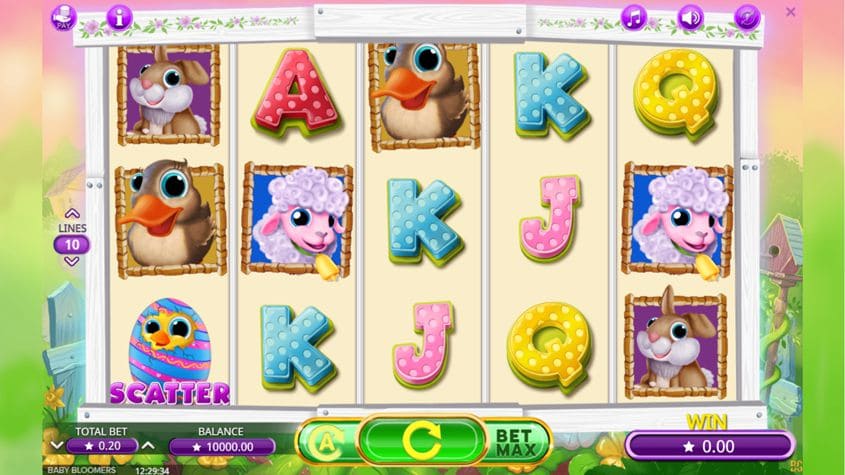The width and height of the screenshot is (845, 475).
Task: Increase the number of lines
Action: tap(72, 213)
